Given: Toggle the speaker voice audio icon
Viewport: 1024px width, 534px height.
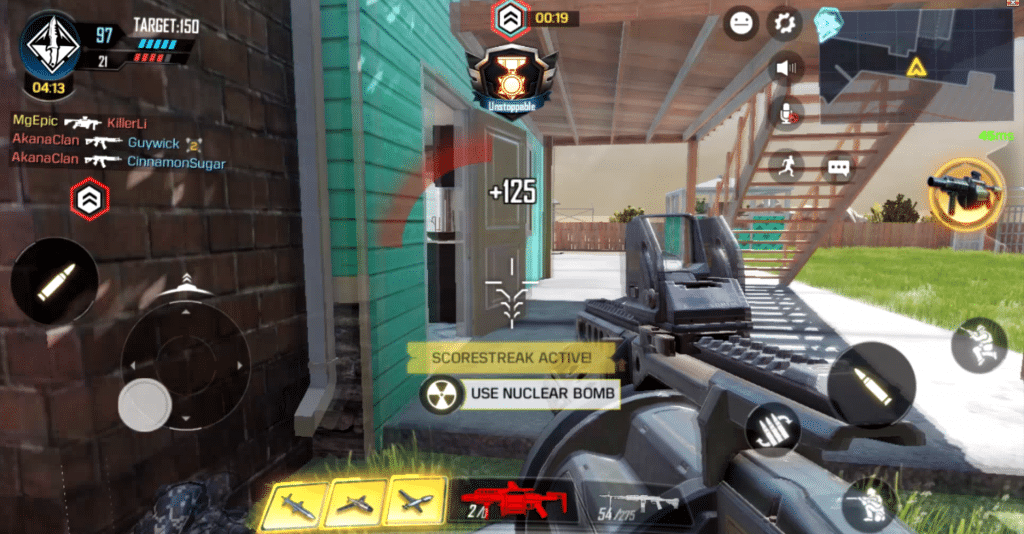Looking at the screenshot, I should click(x=787, y=68).
